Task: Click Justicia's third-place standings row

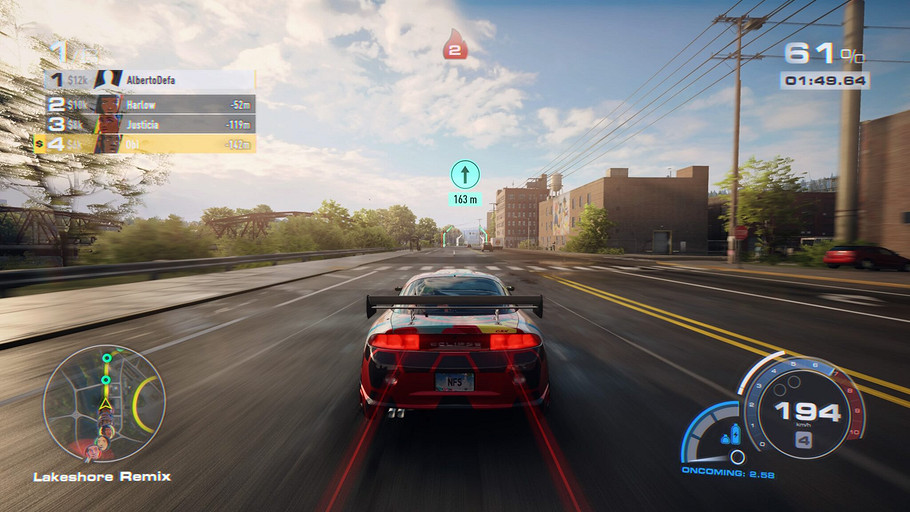Action: [150, 124]
